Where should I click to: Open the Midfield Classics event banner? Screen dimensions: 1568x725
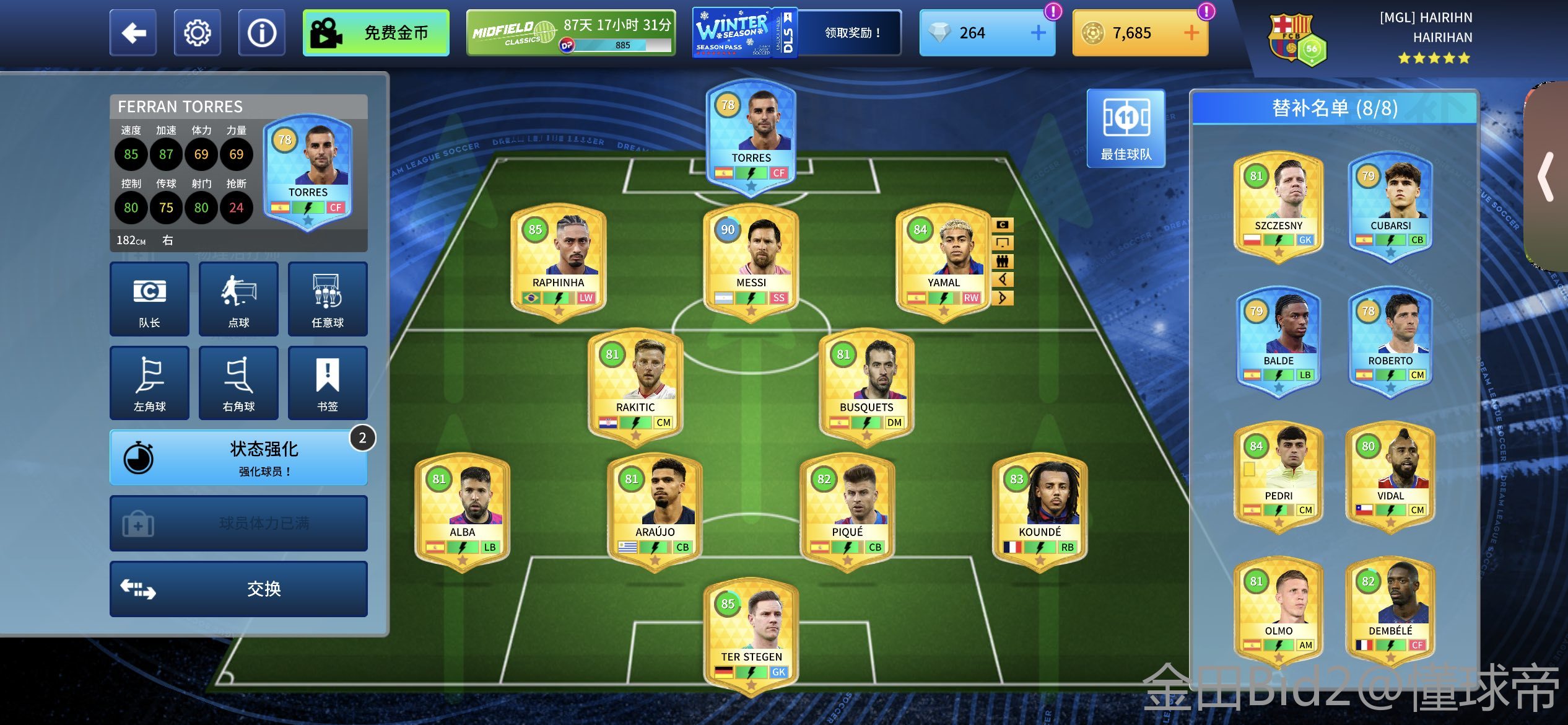tap(570, 33)
